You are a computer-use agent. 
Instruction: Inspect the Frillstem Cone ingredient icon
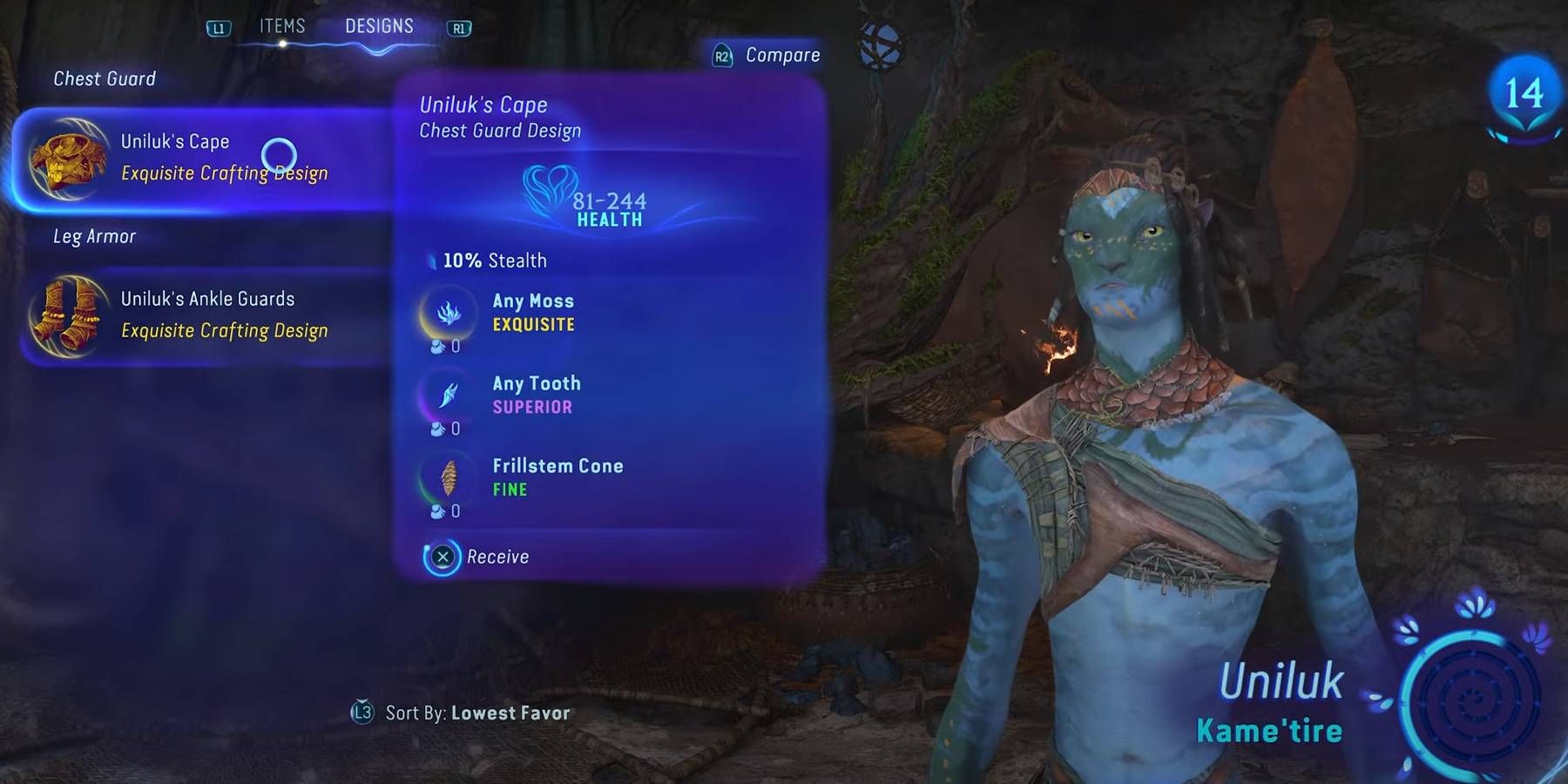tap(449, 477)
